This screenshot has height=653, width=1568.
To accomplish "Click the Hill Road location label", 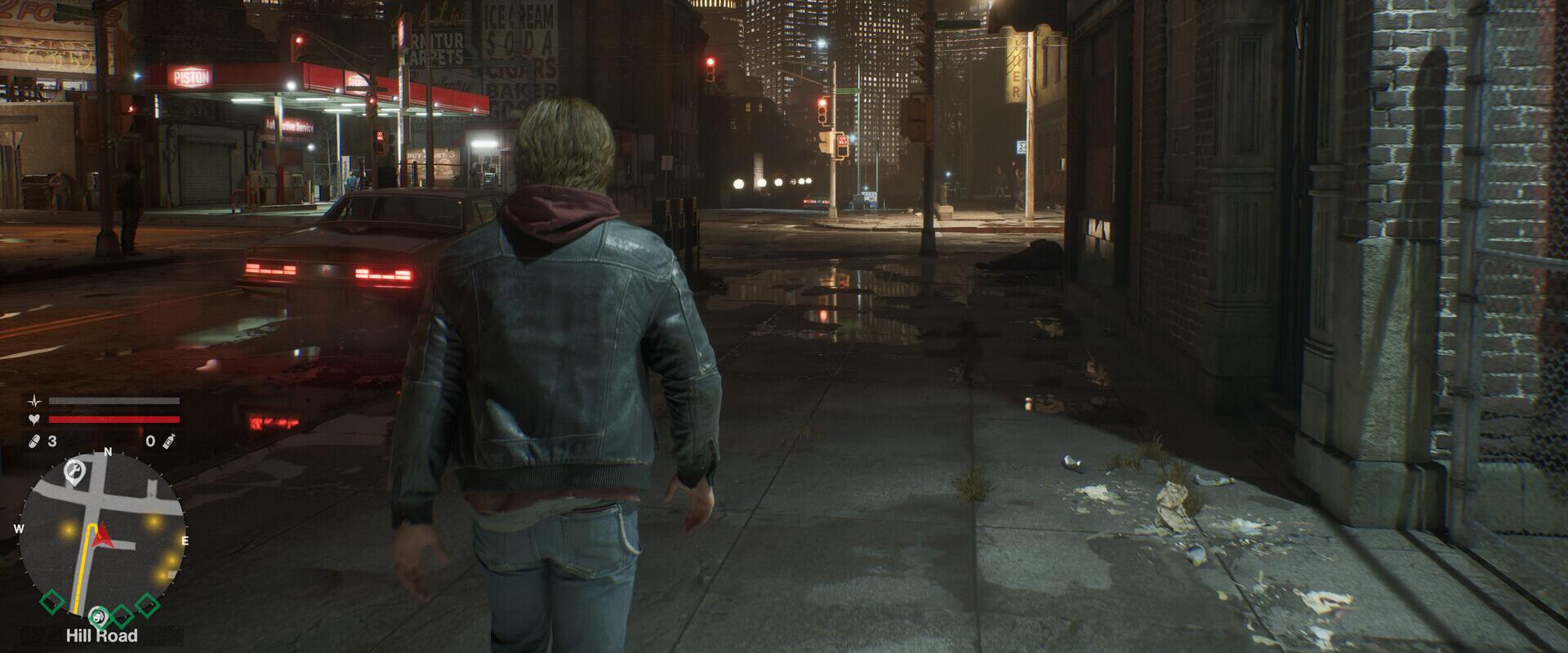I will tap(102, 636).
